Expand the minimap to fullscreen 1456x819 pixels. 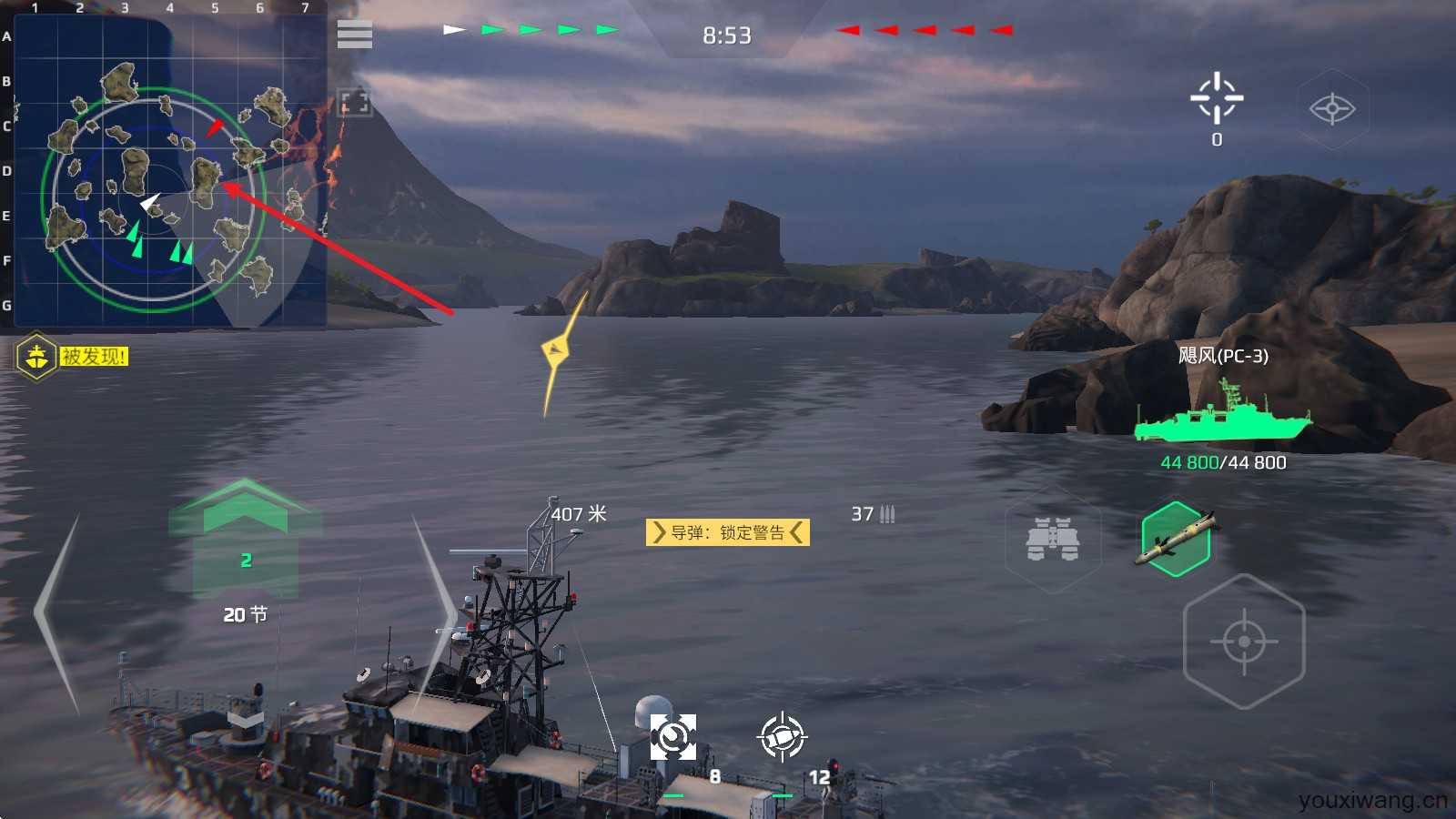click(x=354, y=103)
